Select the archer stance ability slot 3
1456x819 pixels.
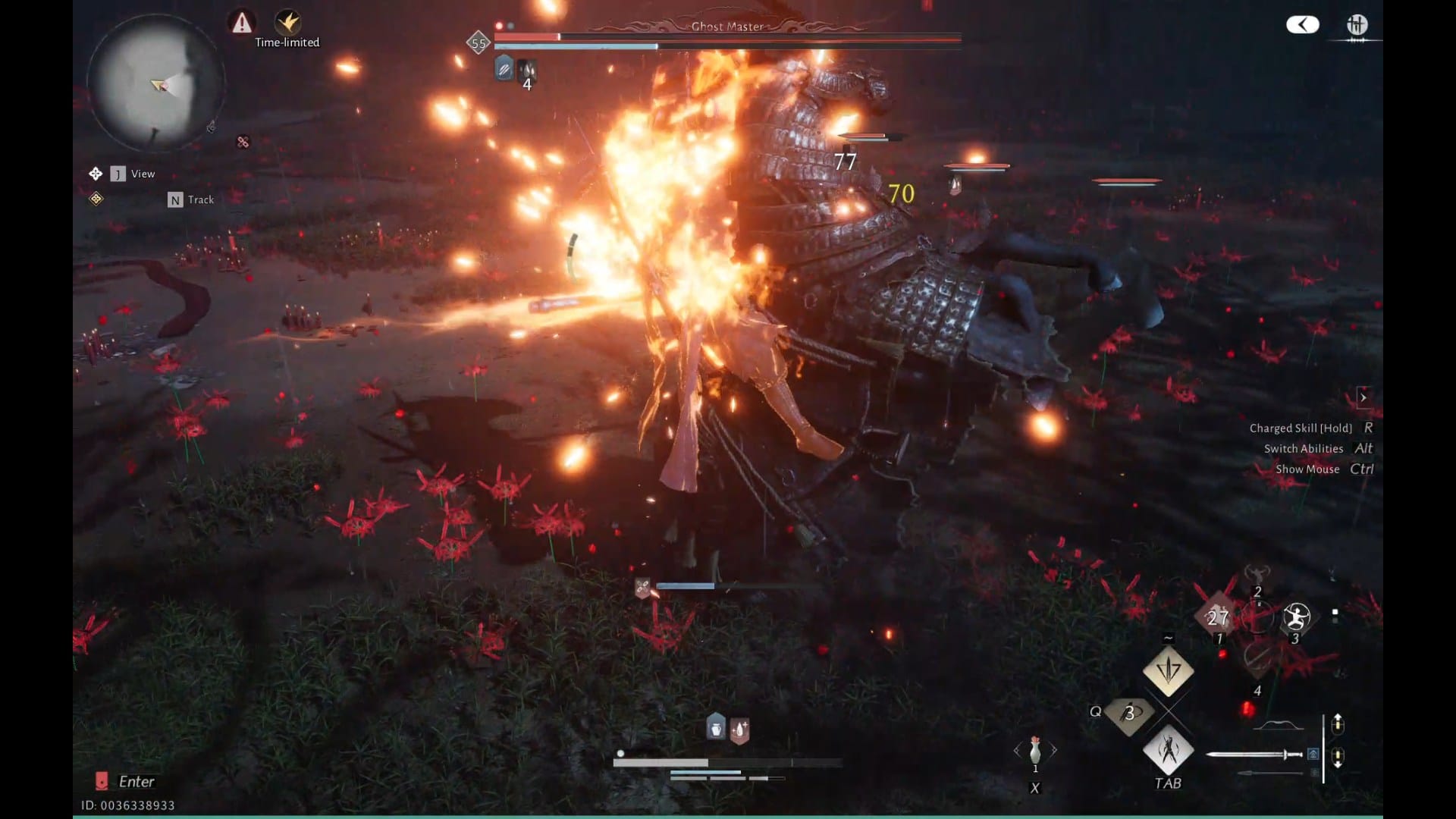point(1296,617)
